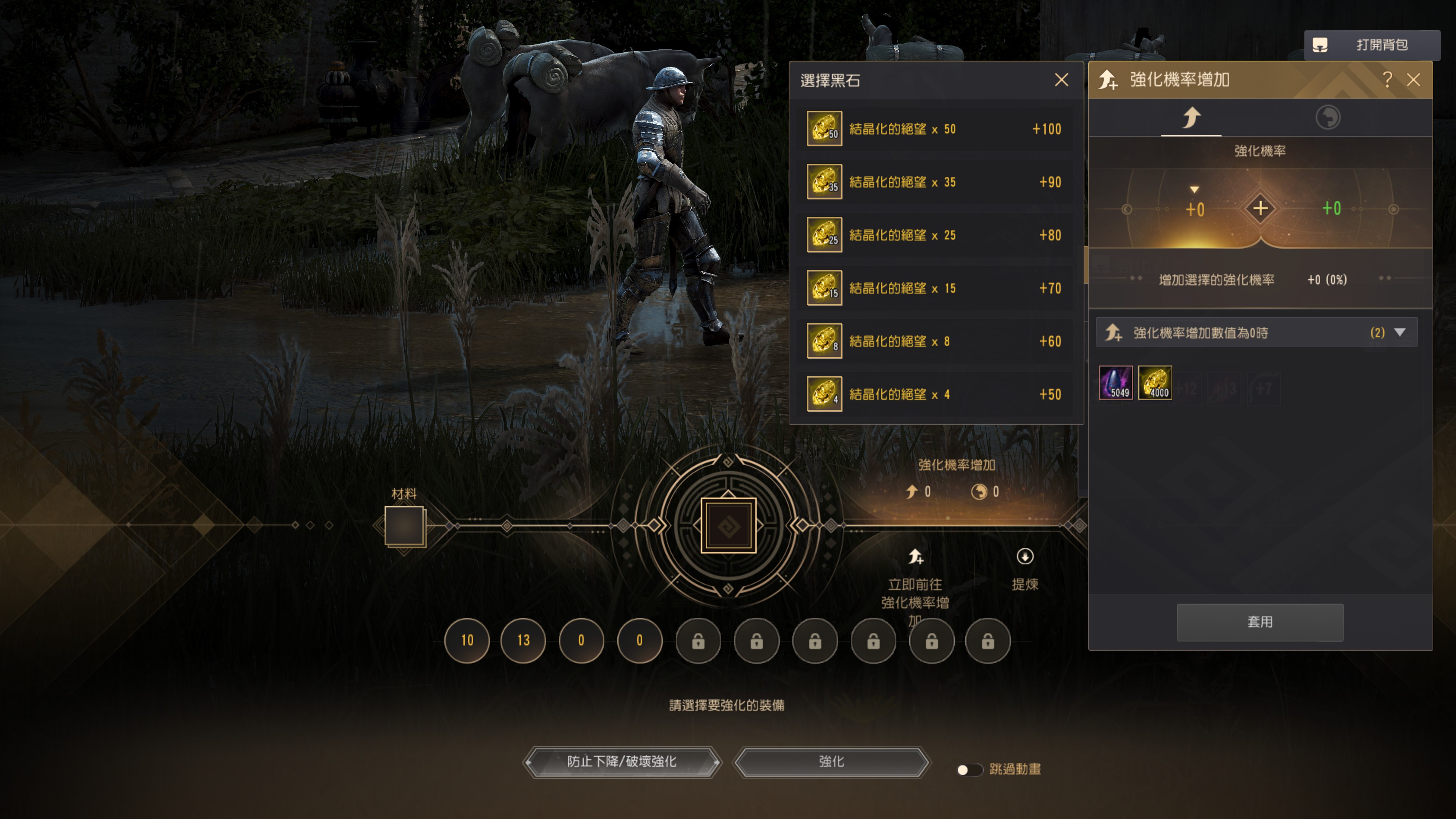Screen dimensions: 1456x819
Task: Show help for 強化機率增加 panel
Action: tap(1387, 80)
